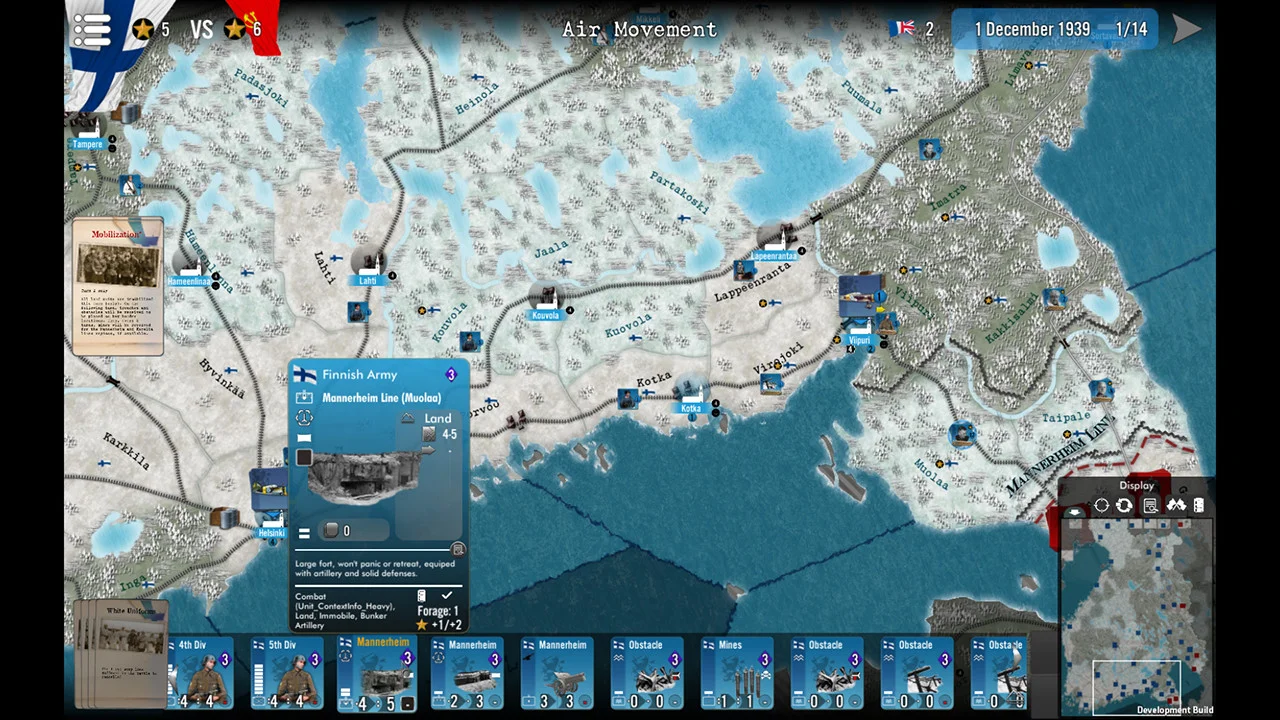Click the dark brown swatch on the unit panel

[303, 457]
